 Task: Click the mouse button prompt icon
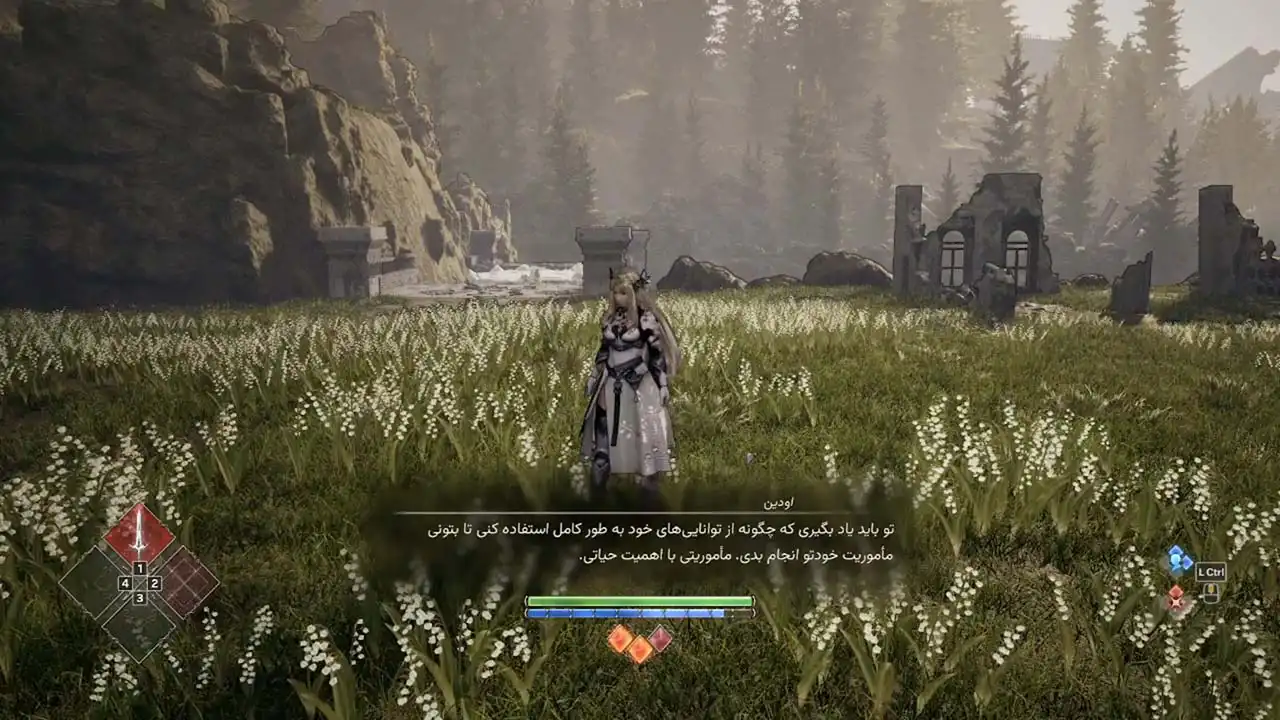coord(1211,594)
